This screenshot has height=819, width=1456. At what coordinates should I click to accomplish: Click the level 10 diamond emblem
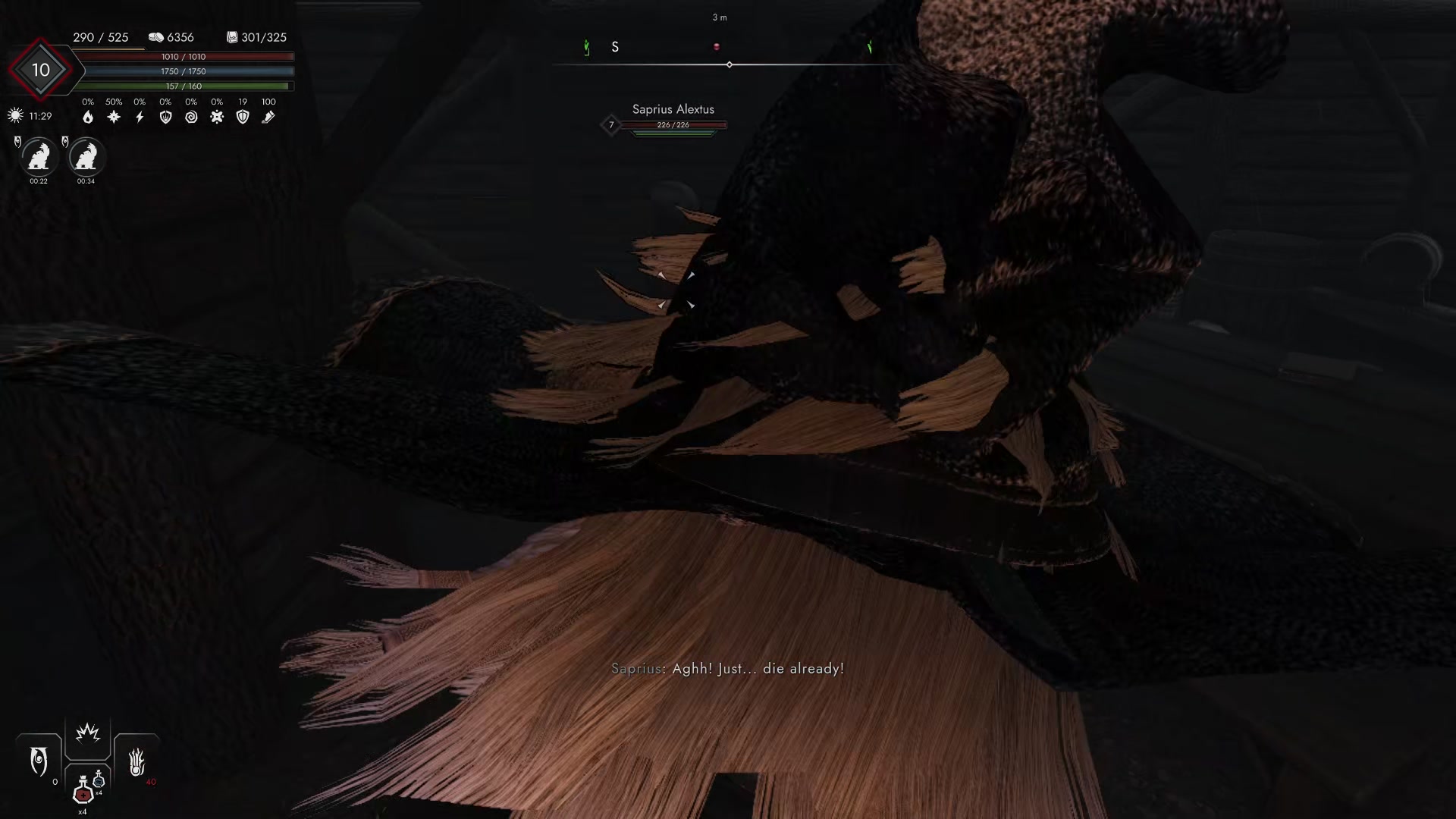tap(40, 71)
